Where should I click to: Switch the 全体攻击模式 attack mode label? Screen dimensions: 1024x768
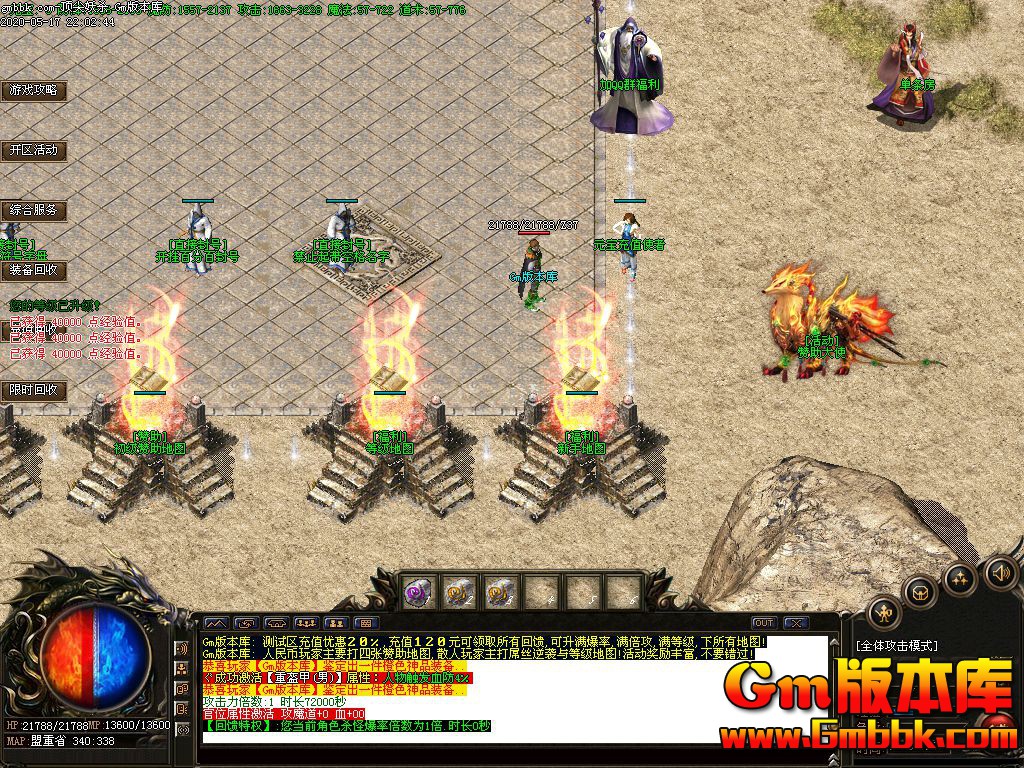click(x=895, y=647)
